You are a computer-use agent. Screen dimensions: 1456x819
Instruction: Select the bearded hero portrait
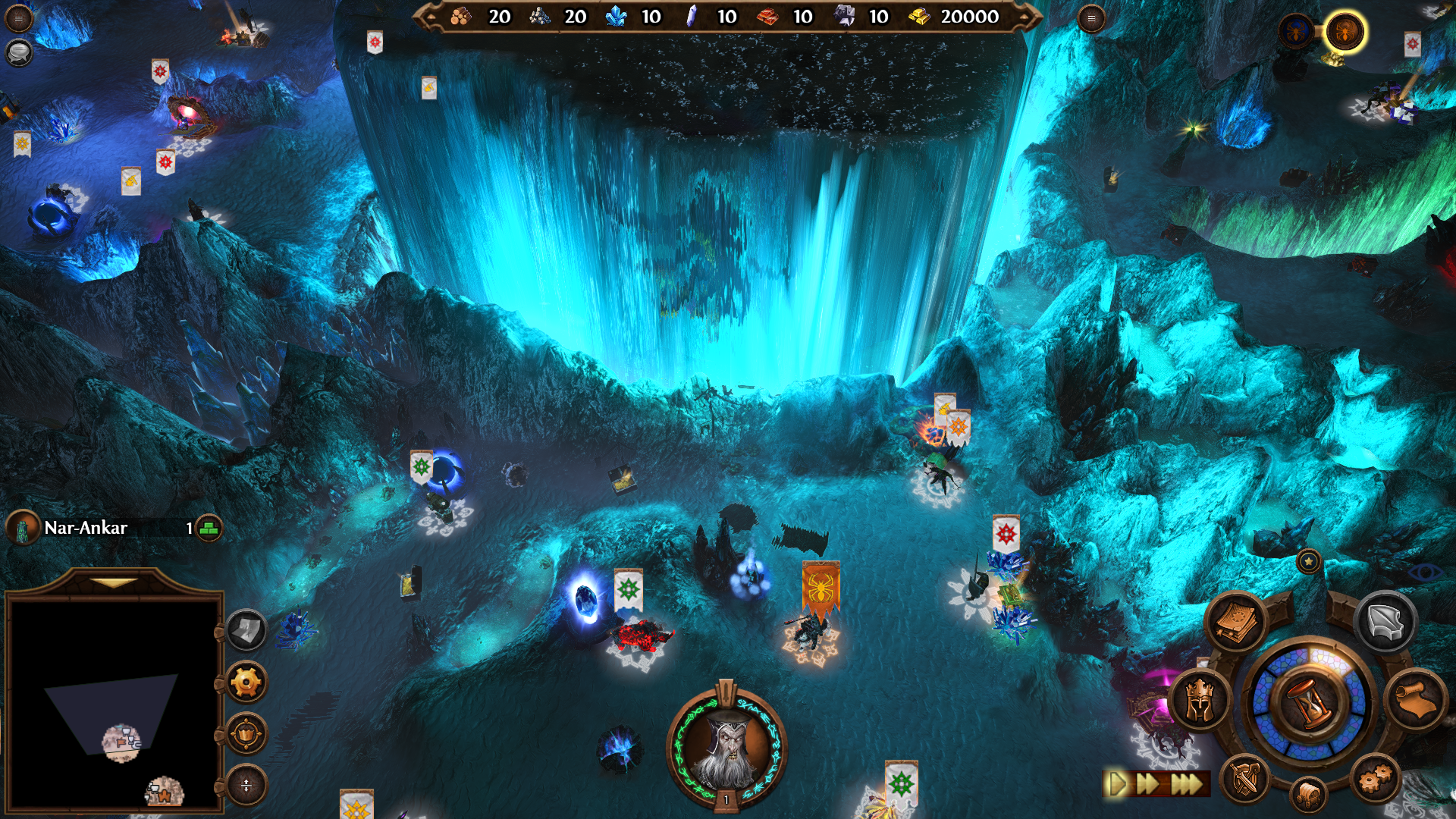click(x=726, y=748)
